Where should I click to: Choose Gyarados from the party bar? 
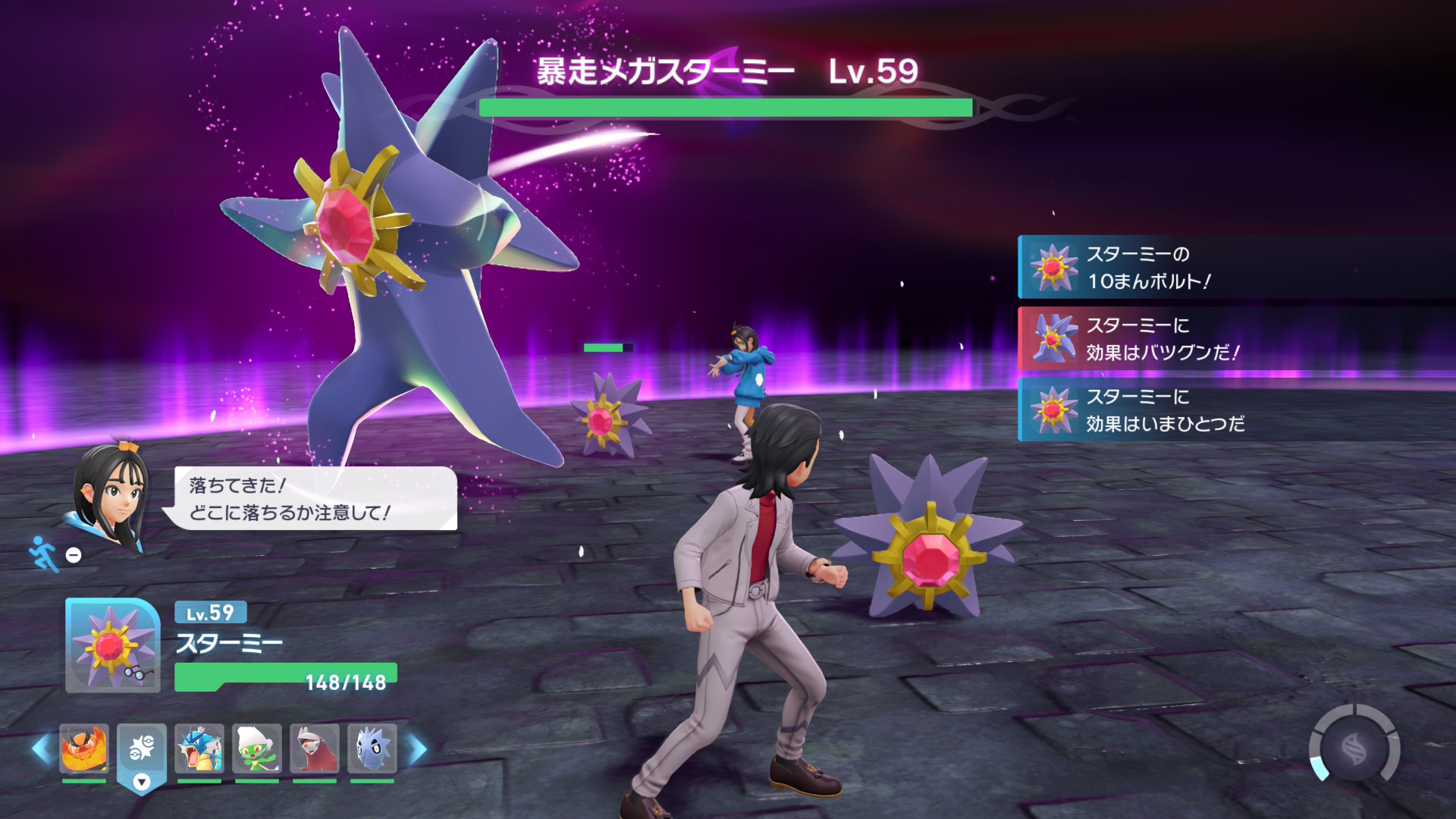pos(199,748)
